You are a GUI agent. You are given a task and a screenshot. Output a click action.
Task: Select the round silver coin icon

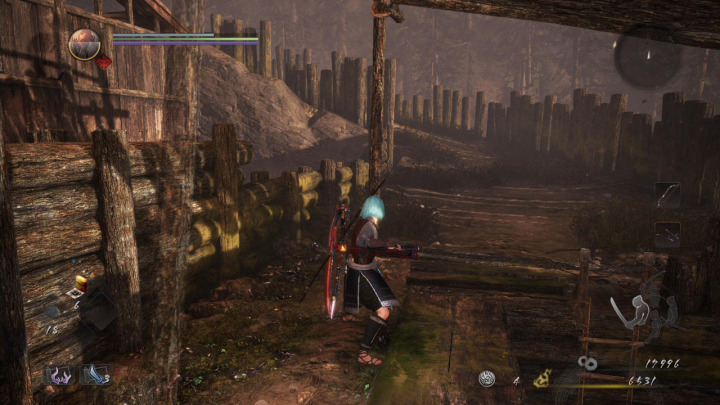tap(487, 379)
